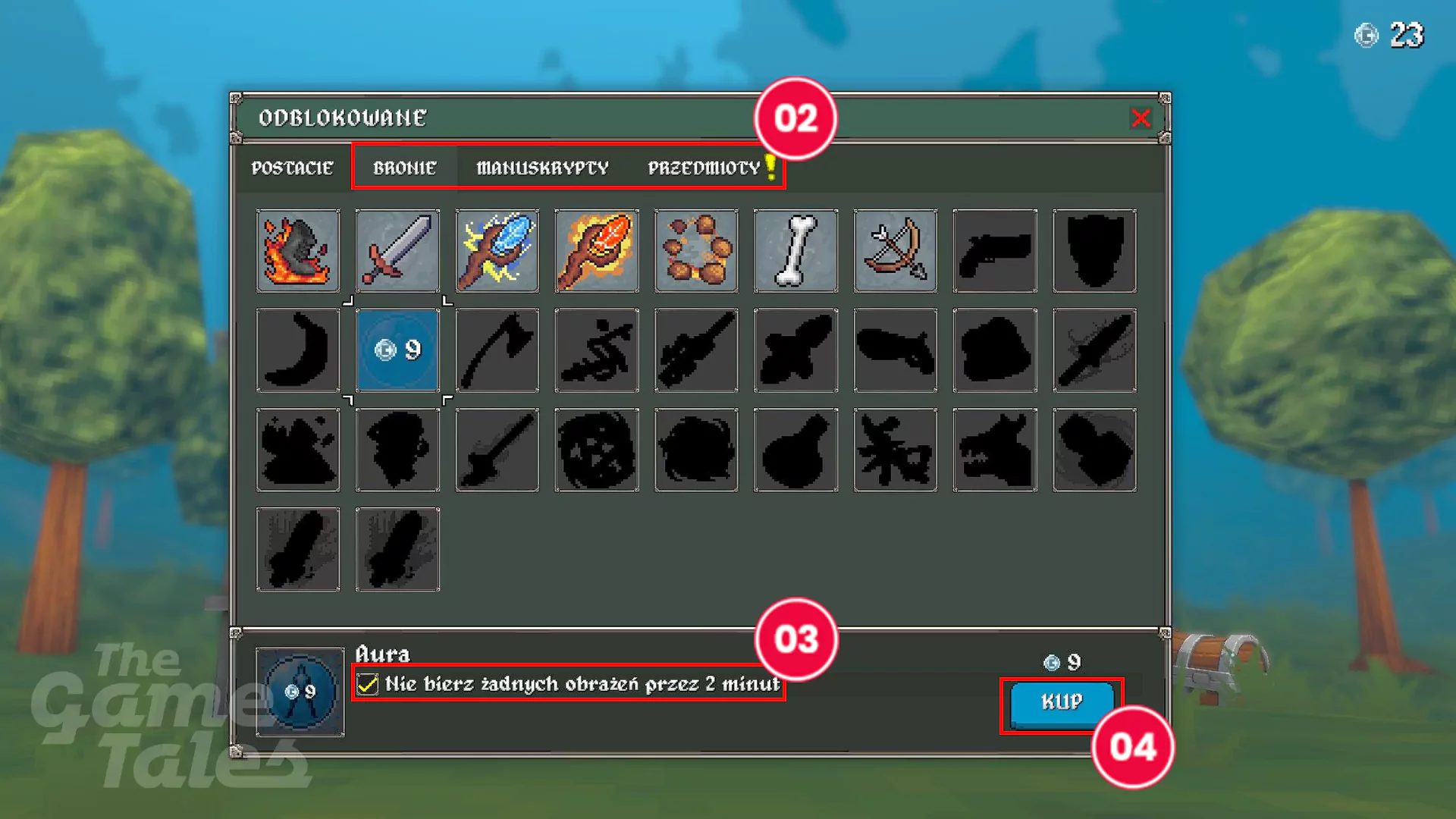Image resolution: width=1456 pixels, height=819 pixels.
Task: Select the locked crescent moon silhouette
Action: pos(298,350)
